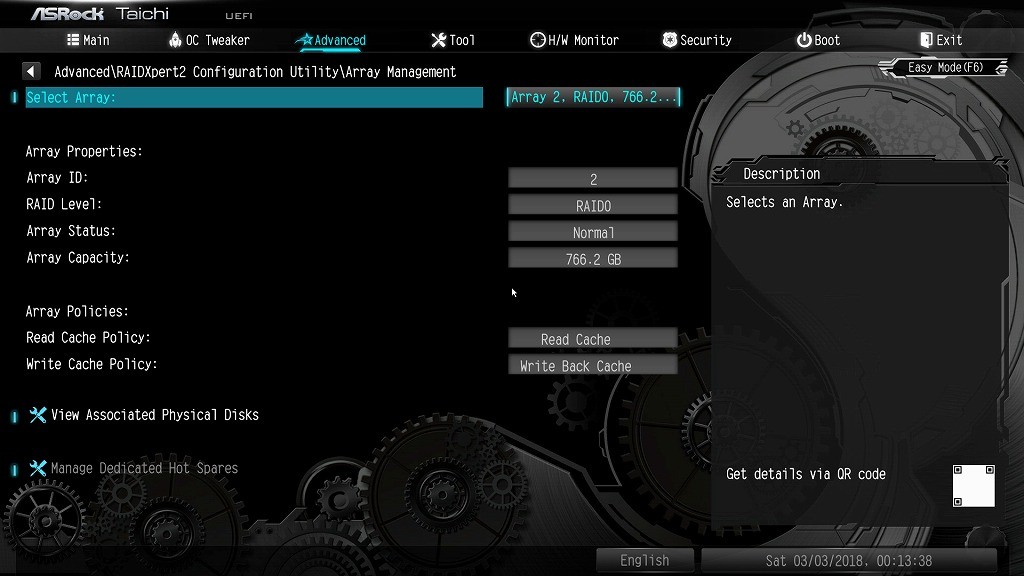Click the QR code thumbnail

coord(973,486)
